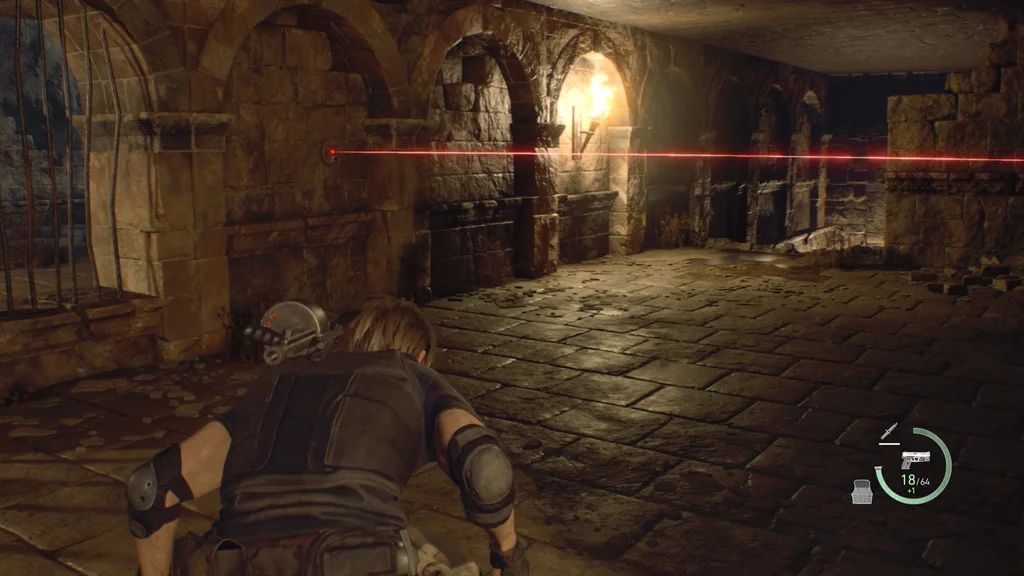
Task: Select the equipped handgun icon
Action: point(913,460)
